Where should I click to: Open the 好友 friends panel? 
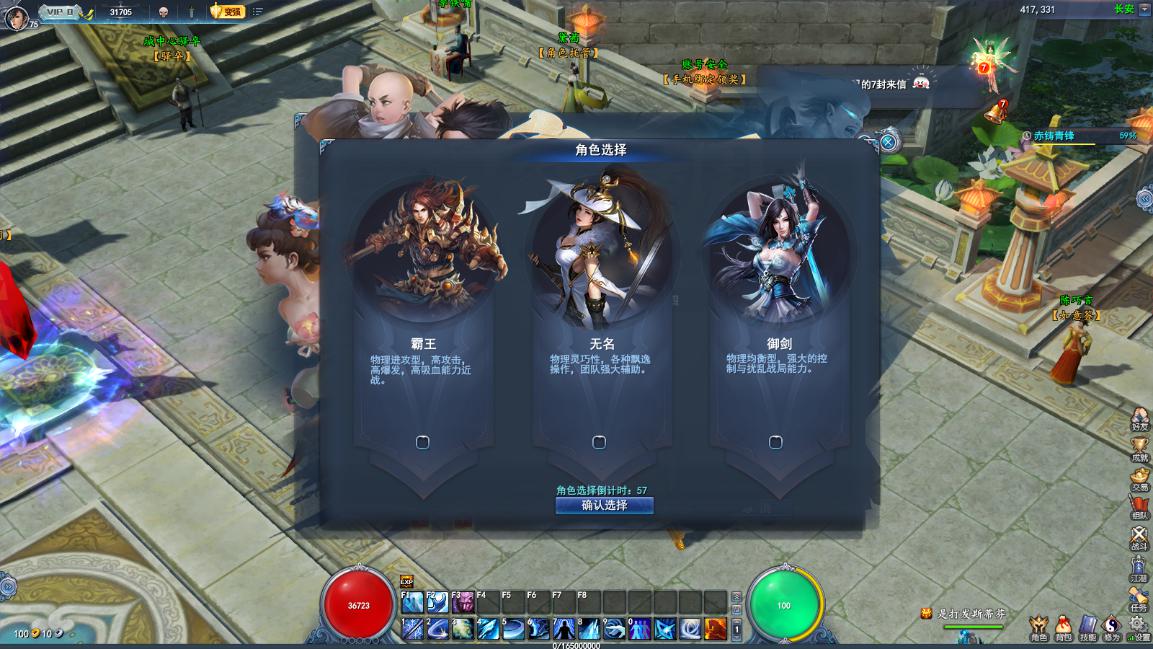(x=1139, y=420)
